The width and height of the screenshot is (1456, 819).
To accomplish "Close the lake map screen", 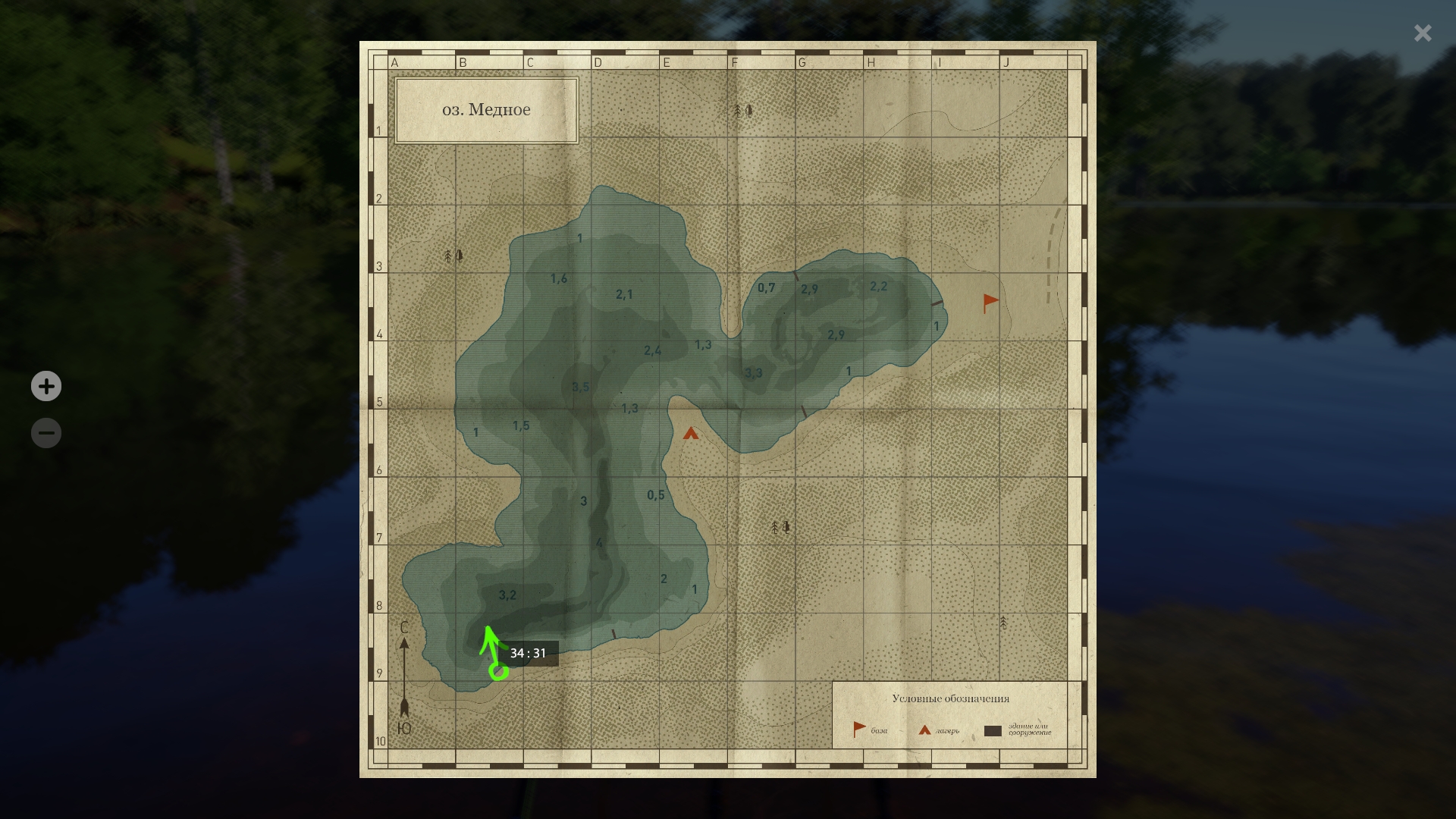I will pos(1422,33).
